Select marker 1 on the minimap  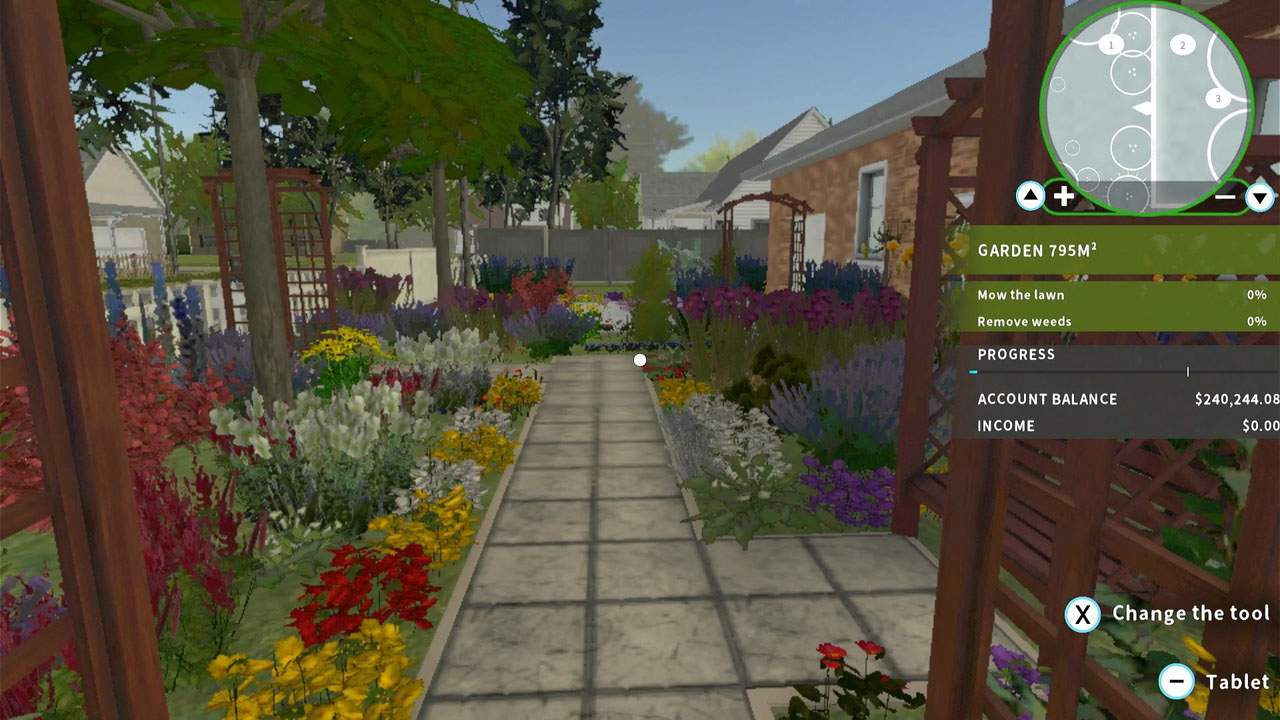[1110, 44]
